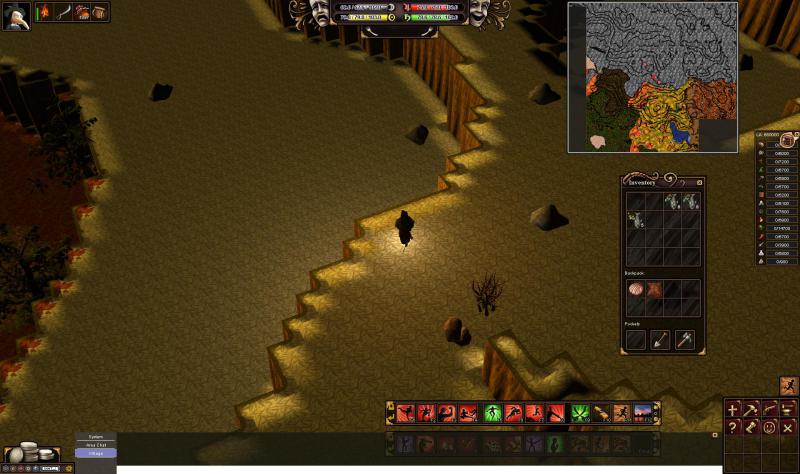Viewport: 800px width, 474px height.
Task: Switch to the System chat channel
Action: pos(96,437)
